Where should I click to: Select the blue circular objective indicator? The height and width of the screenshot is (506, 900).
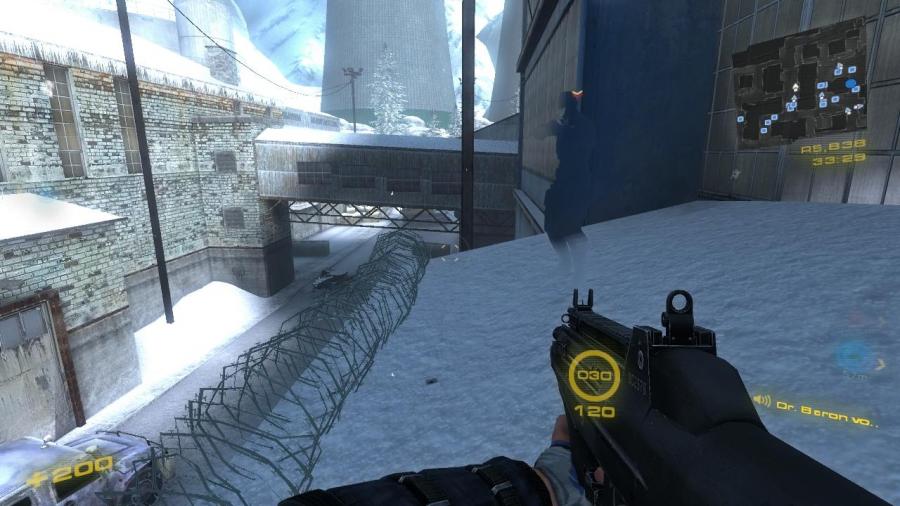point(855,354)
